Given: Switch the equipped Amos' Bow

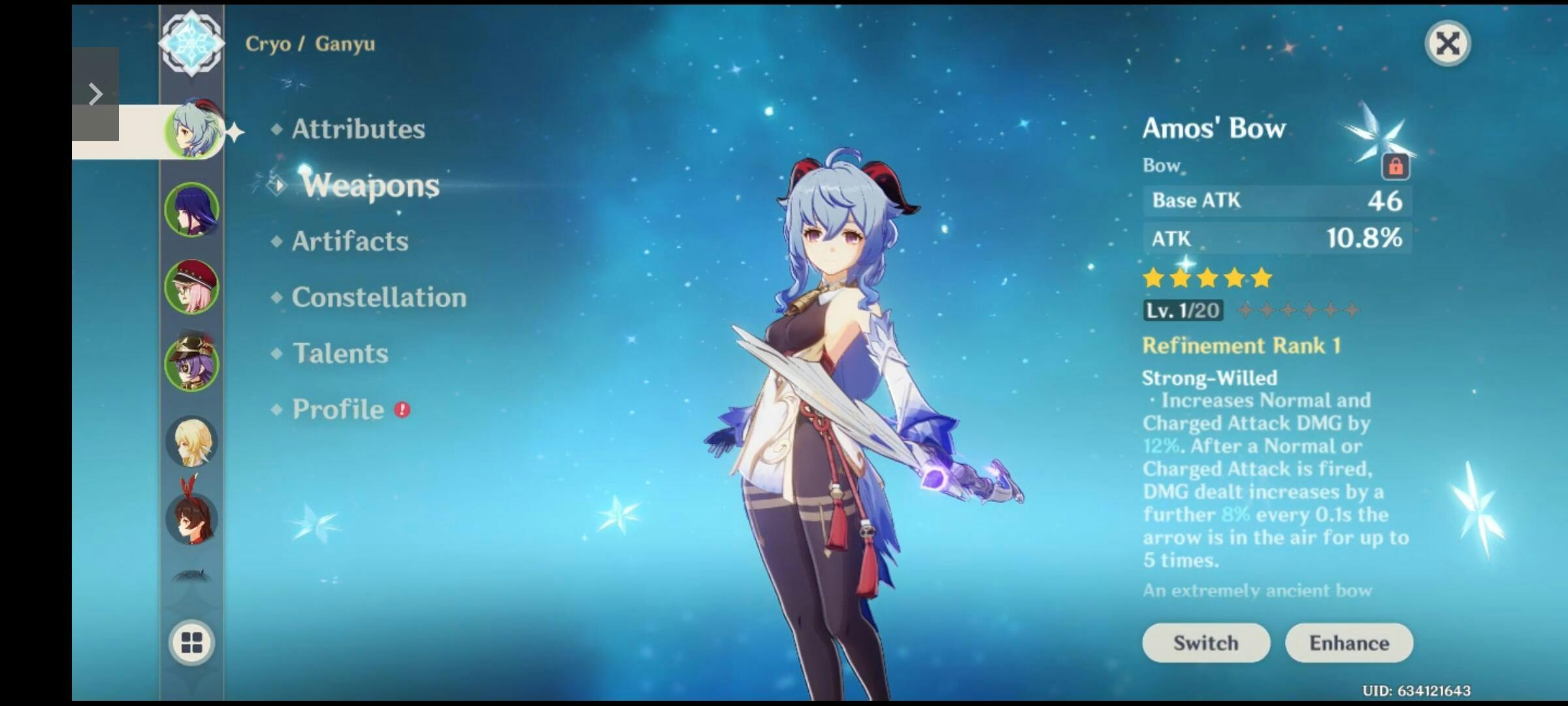Looking at the screenshot, I should tap(1205, 643).
